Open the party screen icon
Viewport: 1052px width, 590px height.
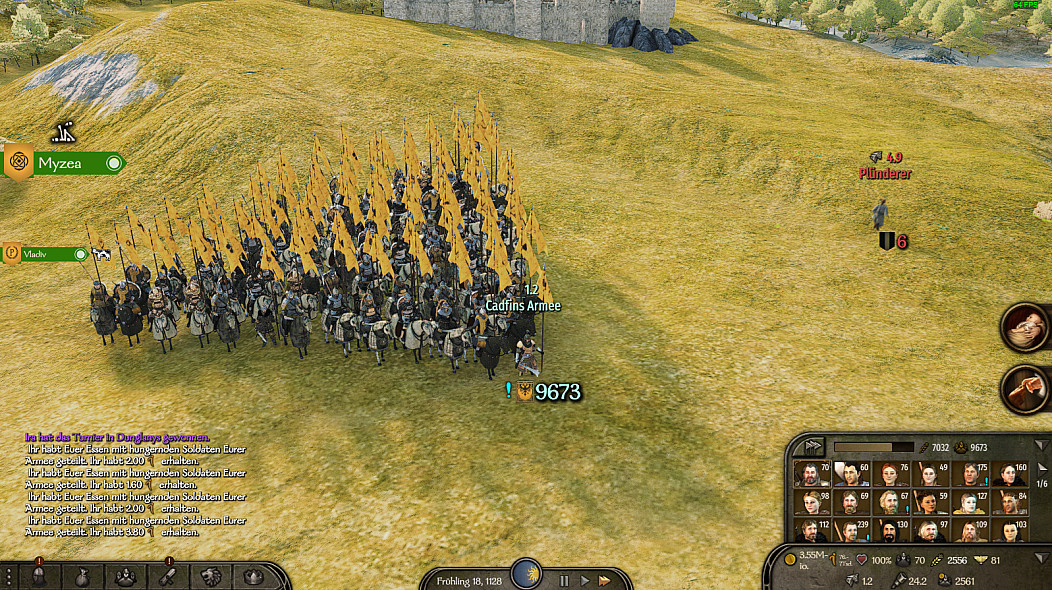point(125,577)
